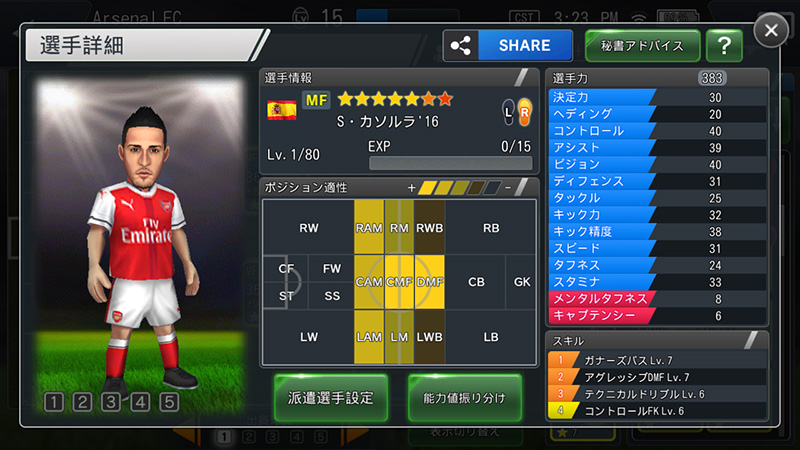This screenshot has height=450, width=800.
Task: Select the アグレッシブDMF Lv.7 skill row
Action: click(658, 376)
